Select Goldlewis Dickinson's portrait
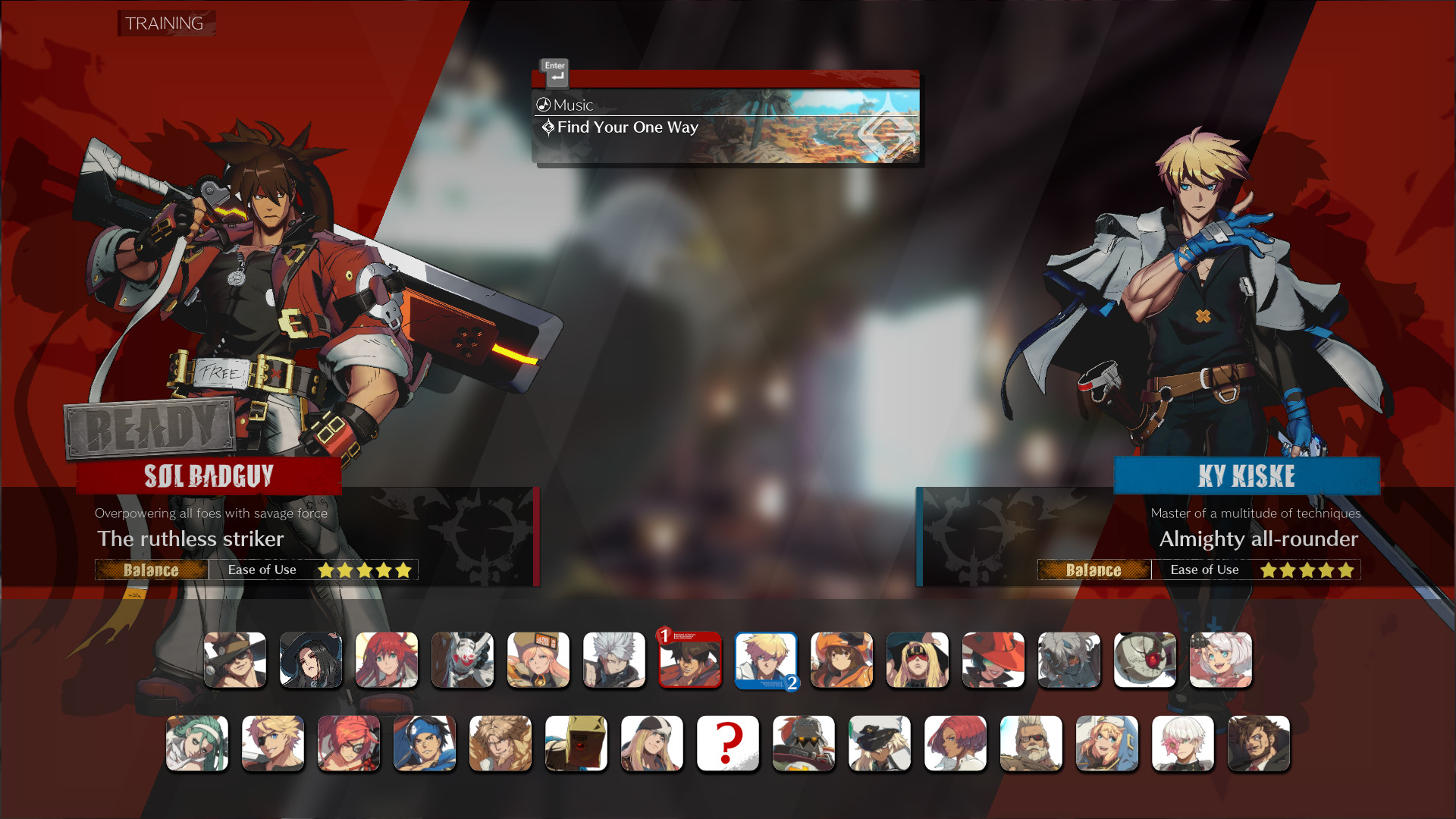1456x819 pixels. point(1031,743)
